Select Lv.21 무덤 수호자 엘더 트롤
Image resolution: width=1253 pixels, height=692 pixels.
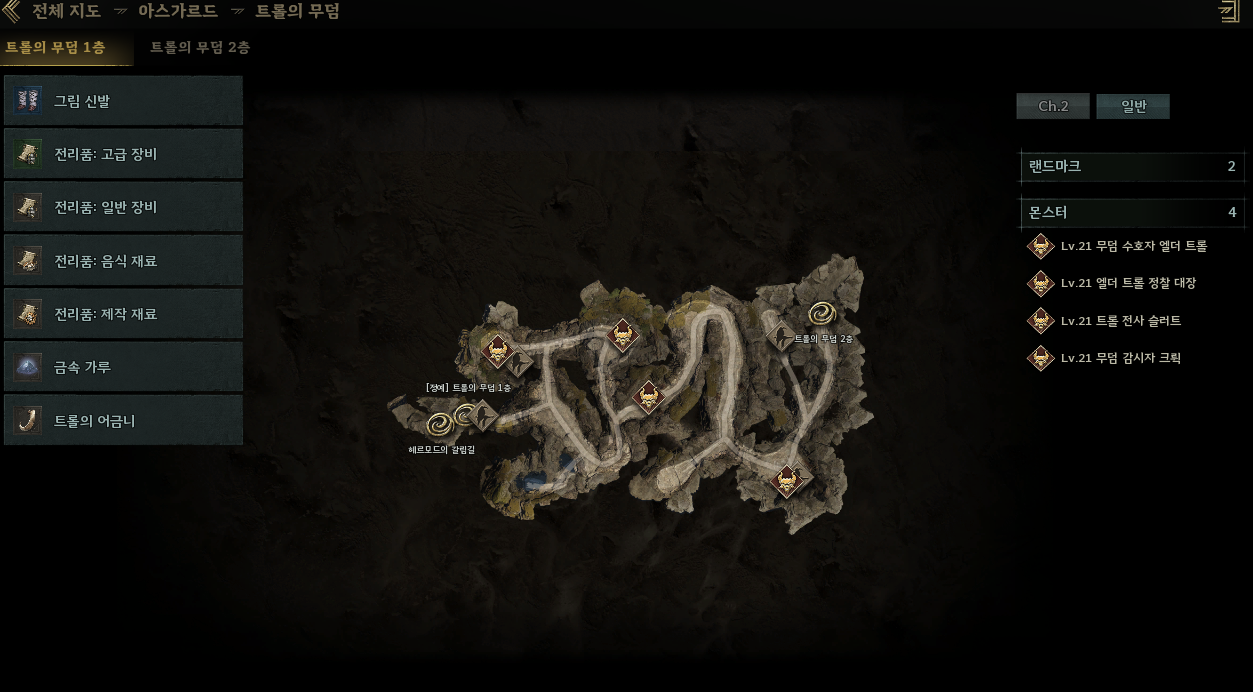click(1133, 246)
